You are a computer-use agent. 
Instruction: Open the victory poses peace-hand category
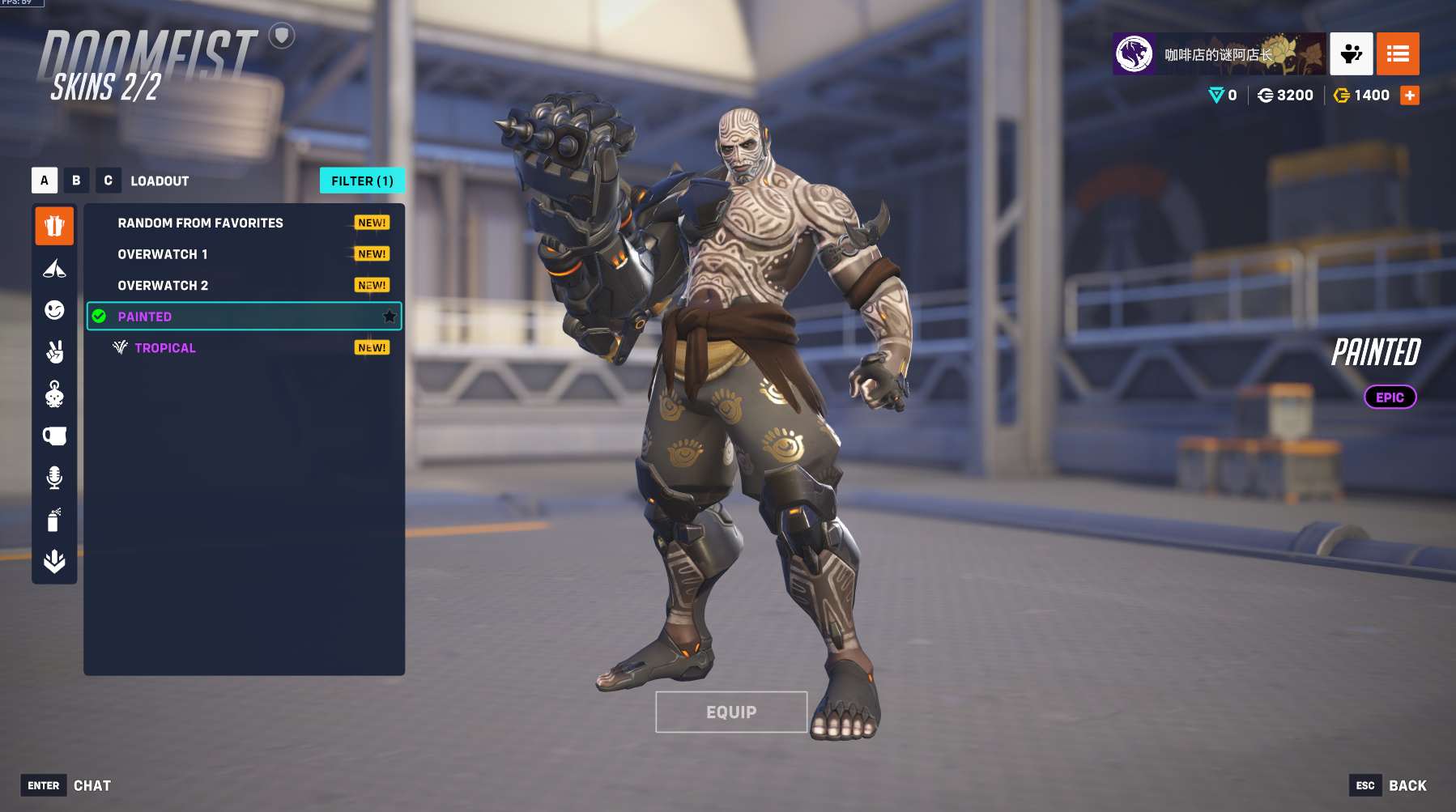tap(54, 352)
